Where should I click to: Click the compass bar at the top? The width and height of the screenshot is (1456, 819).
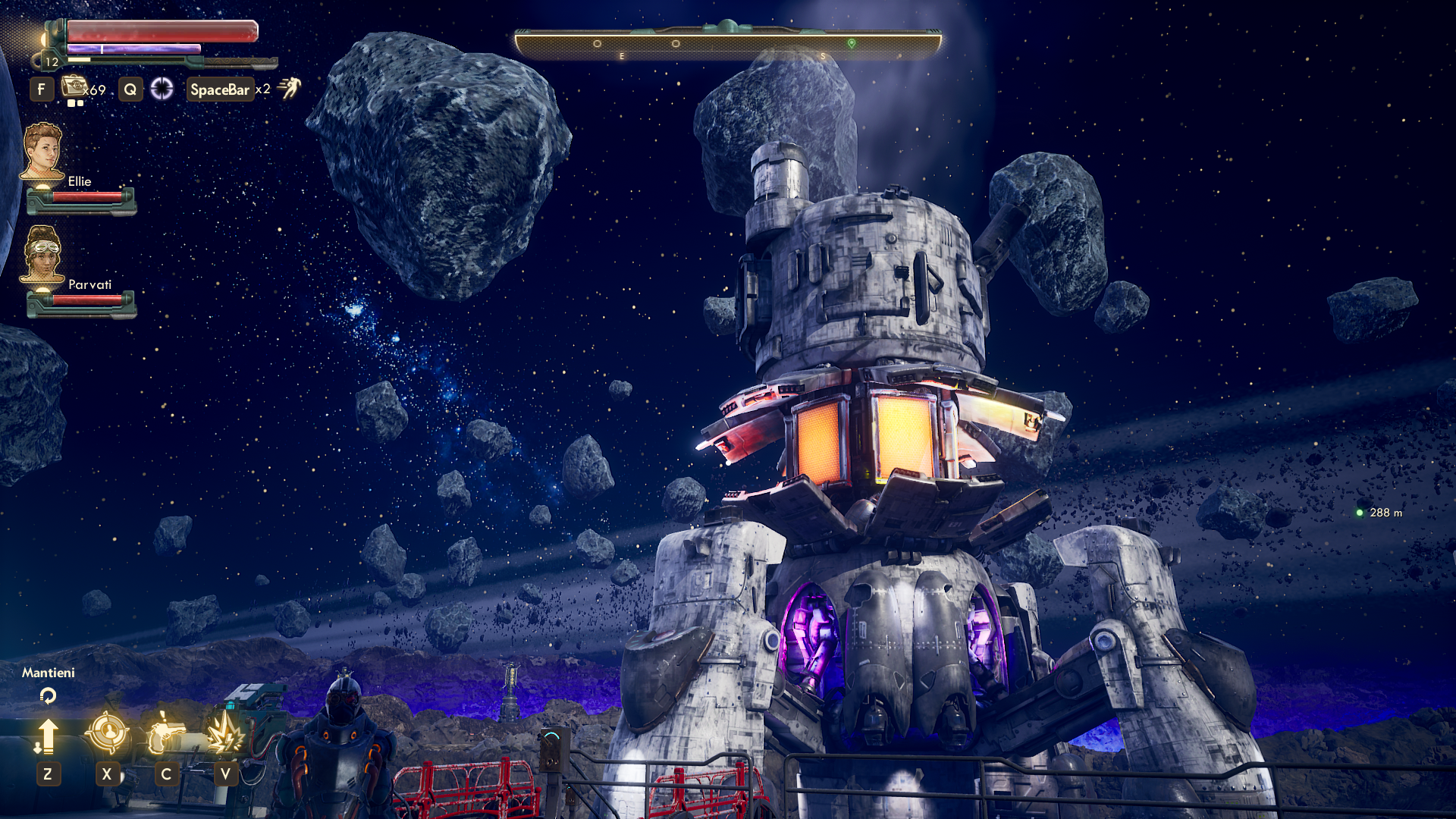[727, 43]
